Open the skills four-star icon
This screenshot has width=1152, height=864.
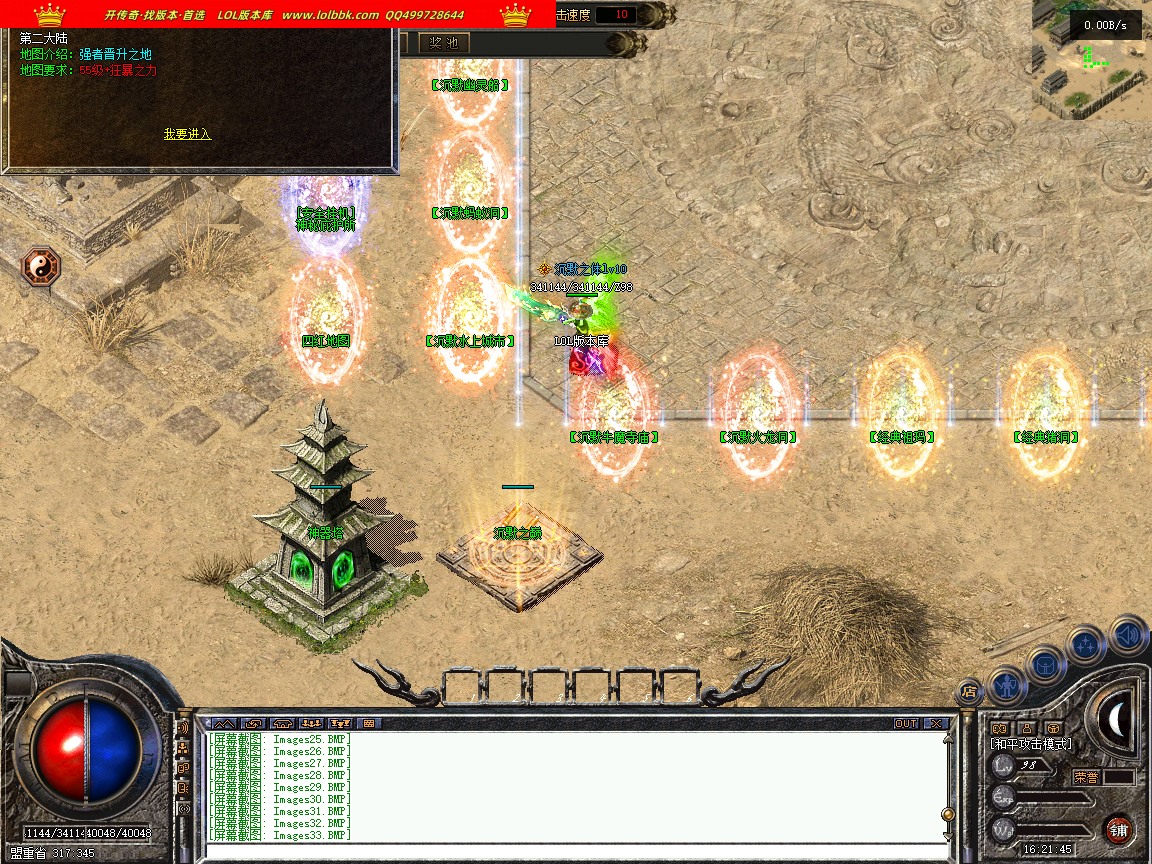click(1086, 645)
